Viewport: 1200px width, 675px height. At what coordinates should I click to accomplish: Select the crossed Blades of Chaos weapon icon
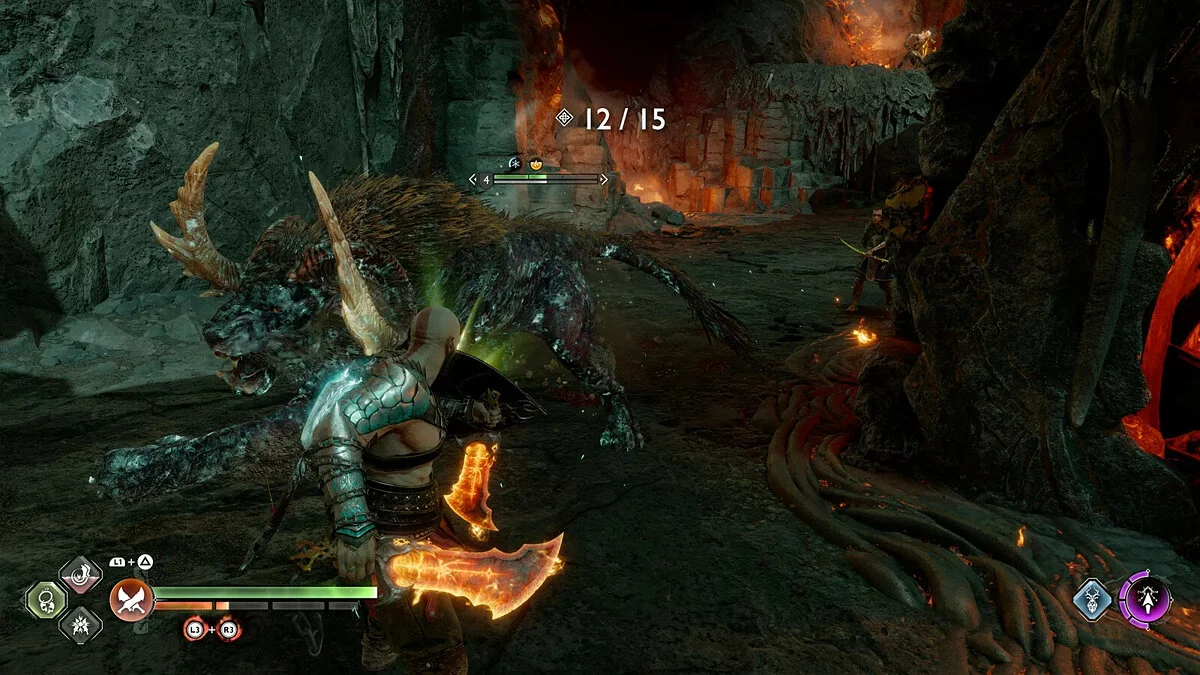pyautogui.click(x=132, y=600)
